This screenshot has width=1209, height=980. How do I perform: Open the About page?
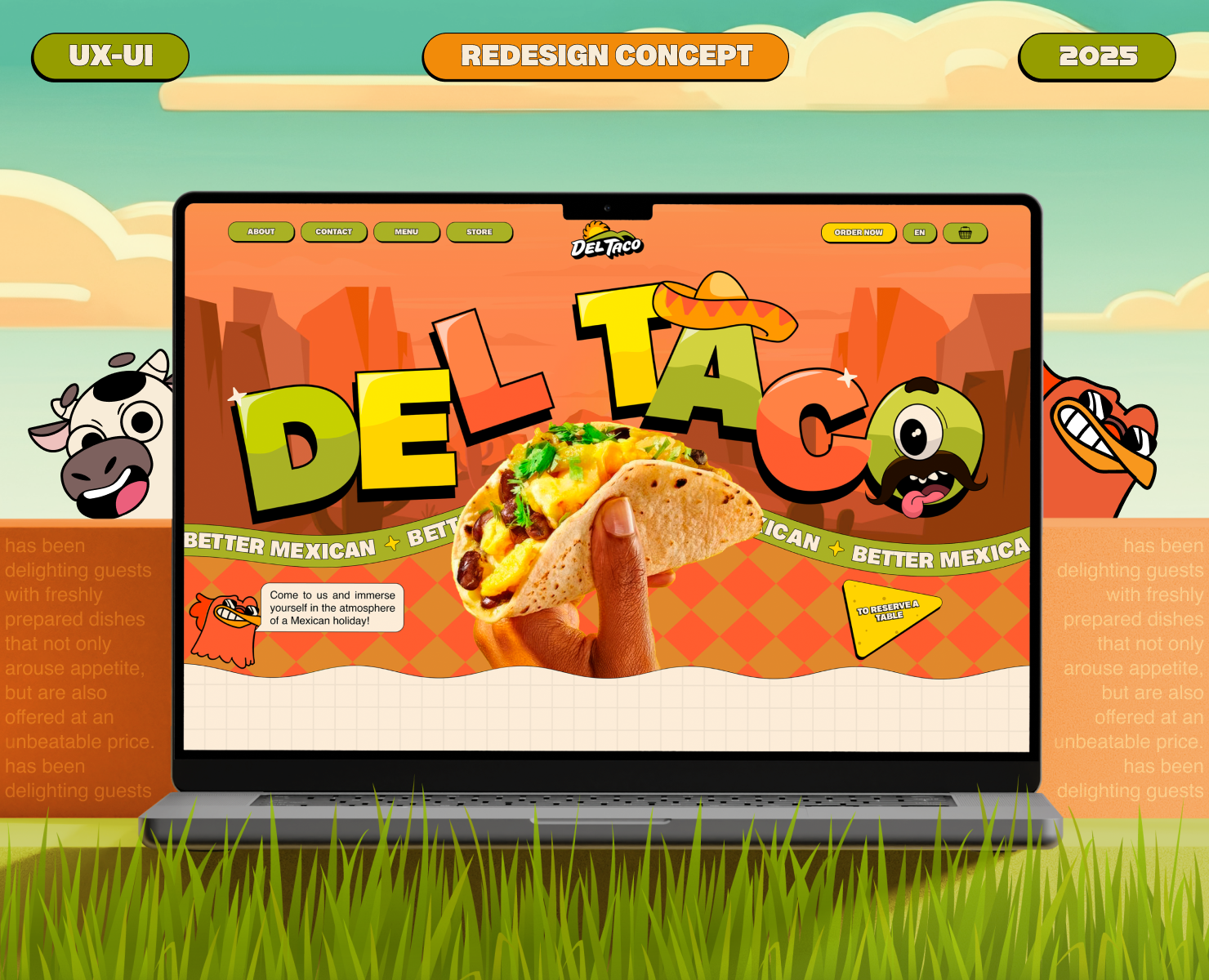pyautogui.click(x=261, y=232)
